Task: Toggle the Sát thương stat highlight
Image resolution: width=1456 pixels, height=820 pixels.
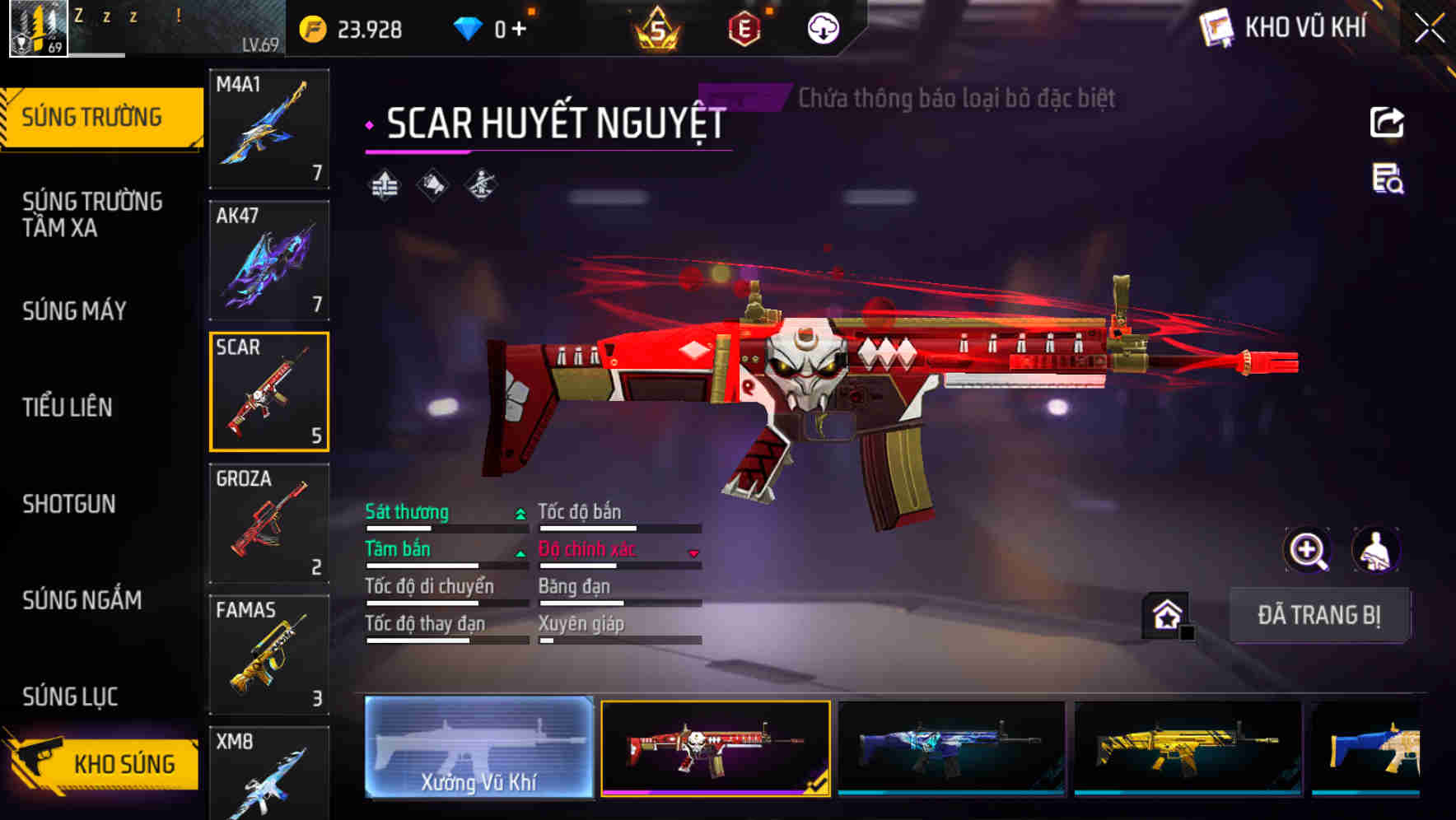Action: pos(407,512)
